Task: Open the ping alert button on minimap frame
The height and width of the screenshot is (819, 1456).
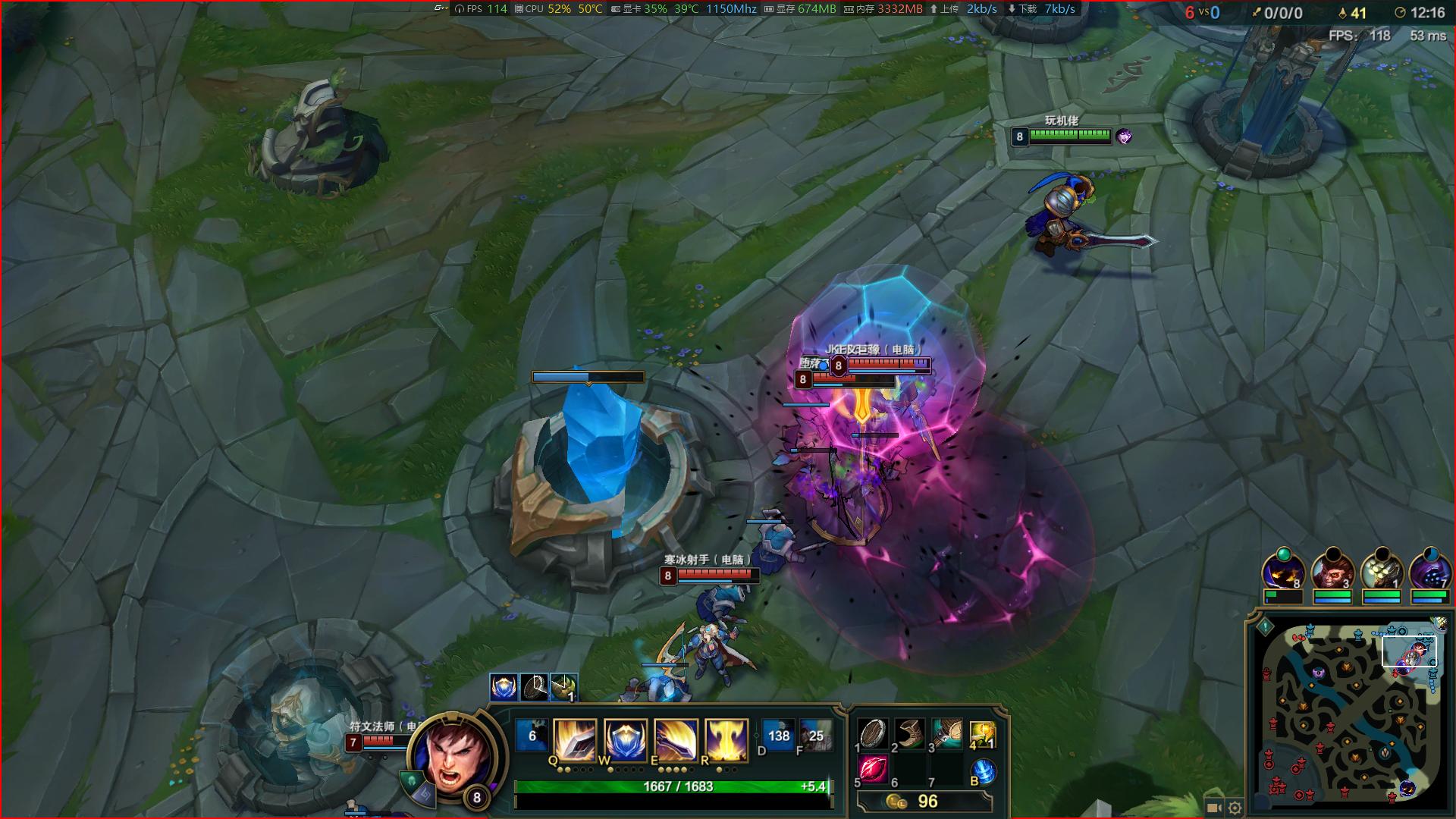Action: (x=1265, y=627)
